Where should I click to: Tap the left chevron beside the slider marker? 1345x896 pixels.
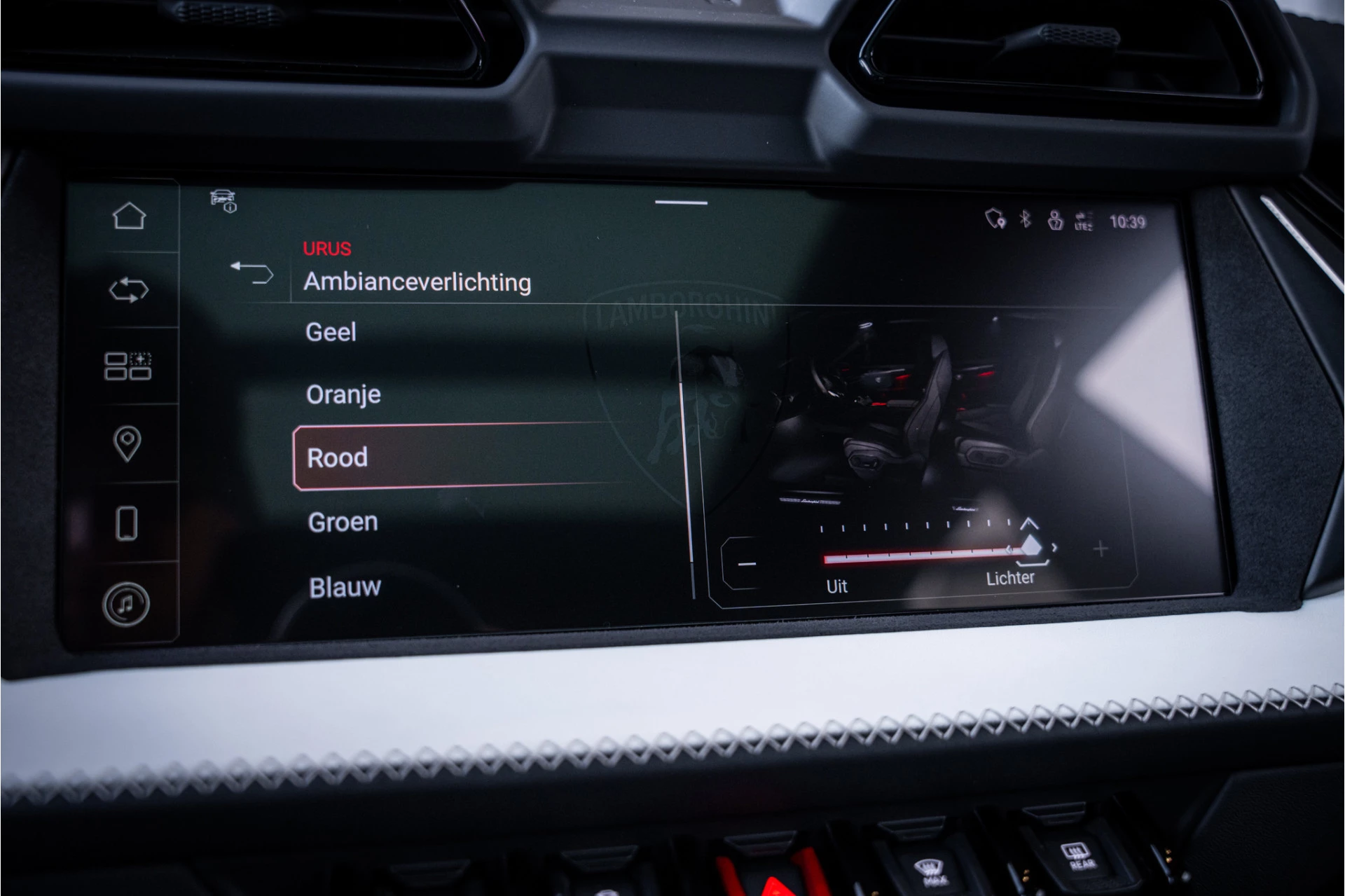pos(1009,550)
